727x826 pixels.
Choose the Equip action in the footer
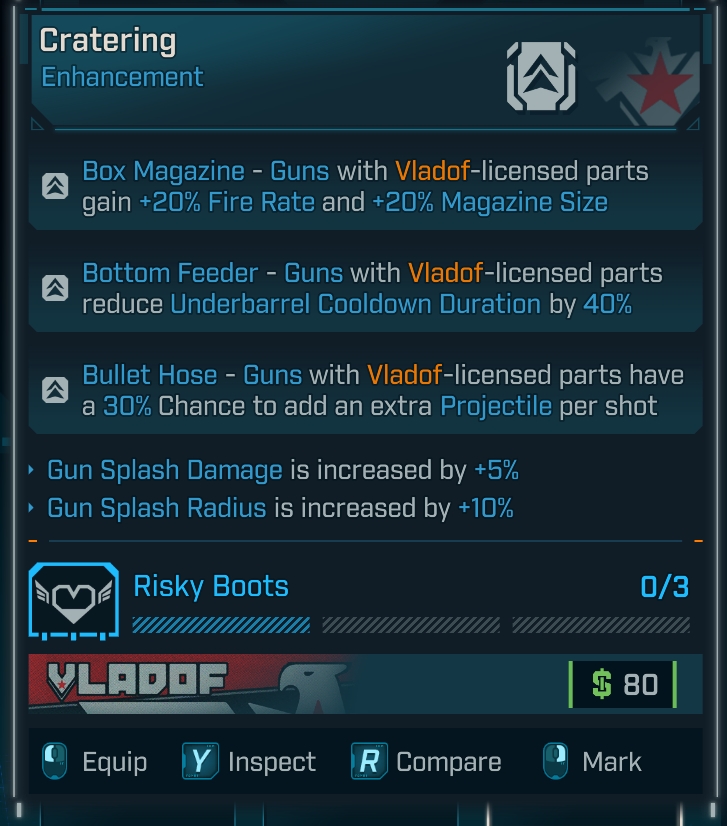tap(96, 762)
